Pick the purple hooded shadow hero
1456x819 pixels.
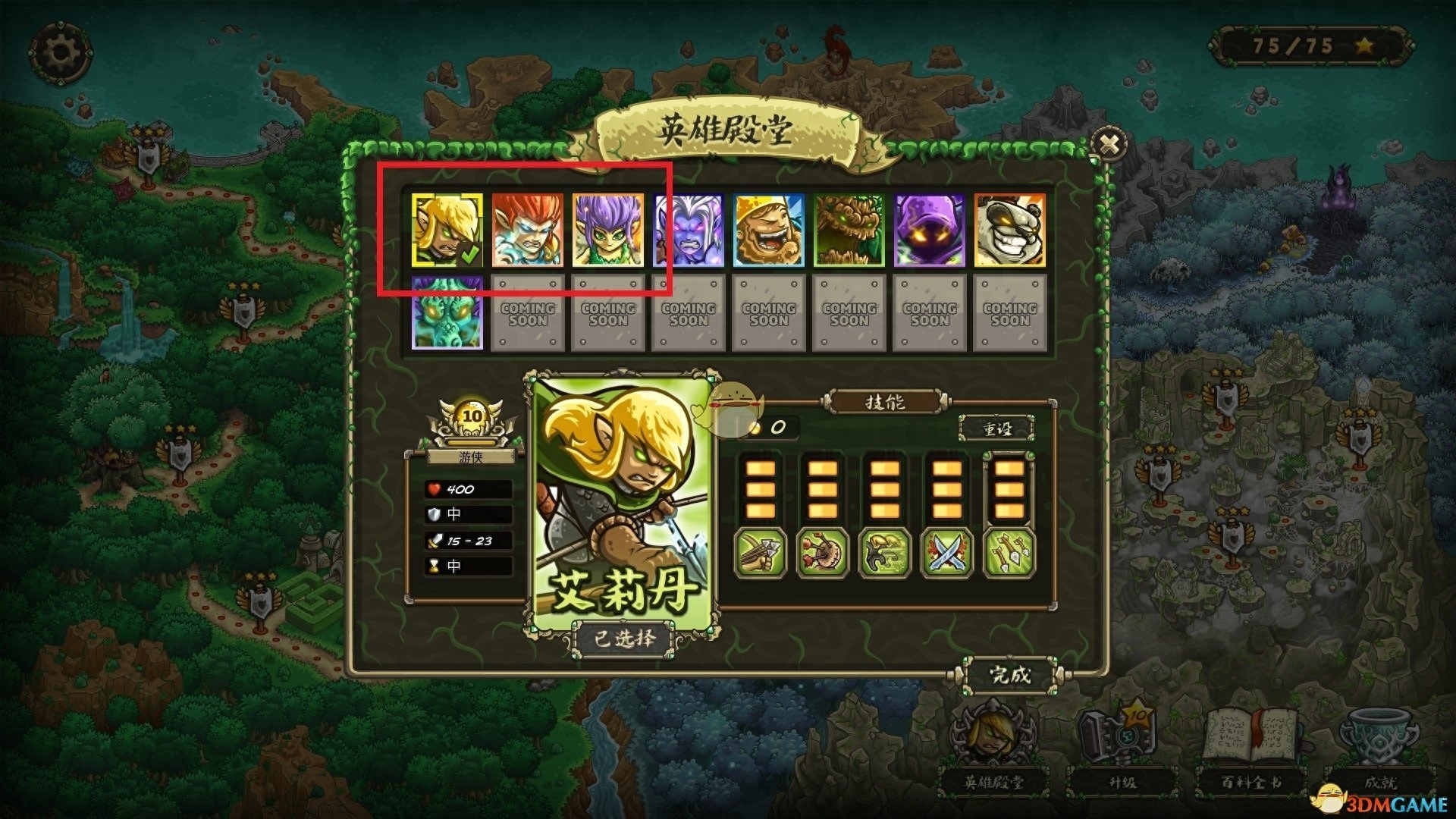coord(930,230)
